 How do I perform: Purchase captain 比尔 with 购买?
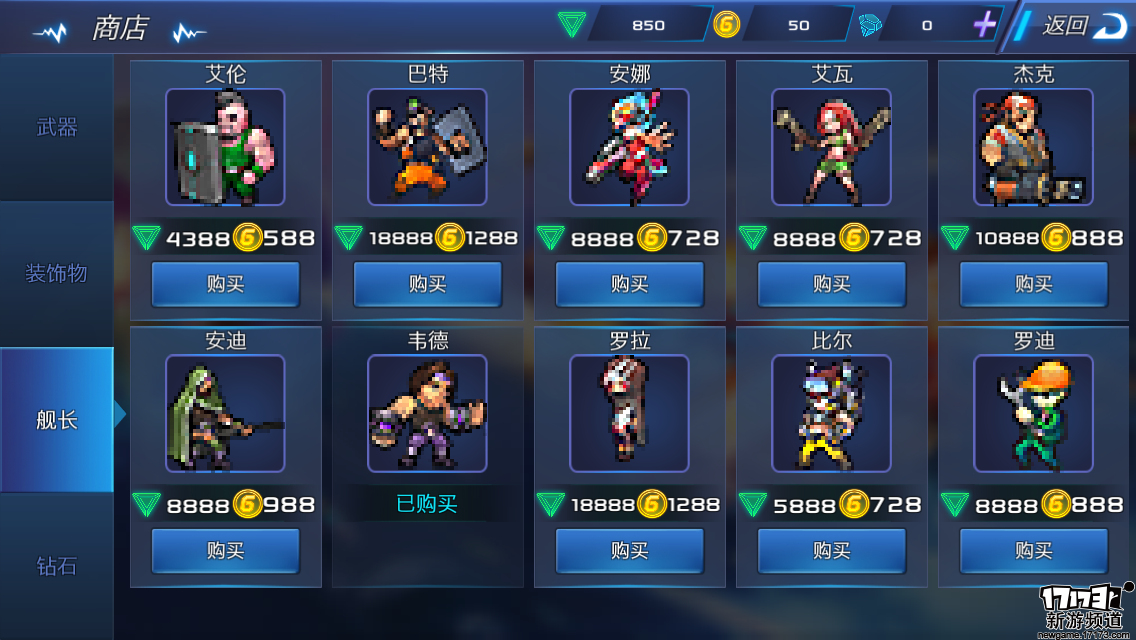(831, 550)
